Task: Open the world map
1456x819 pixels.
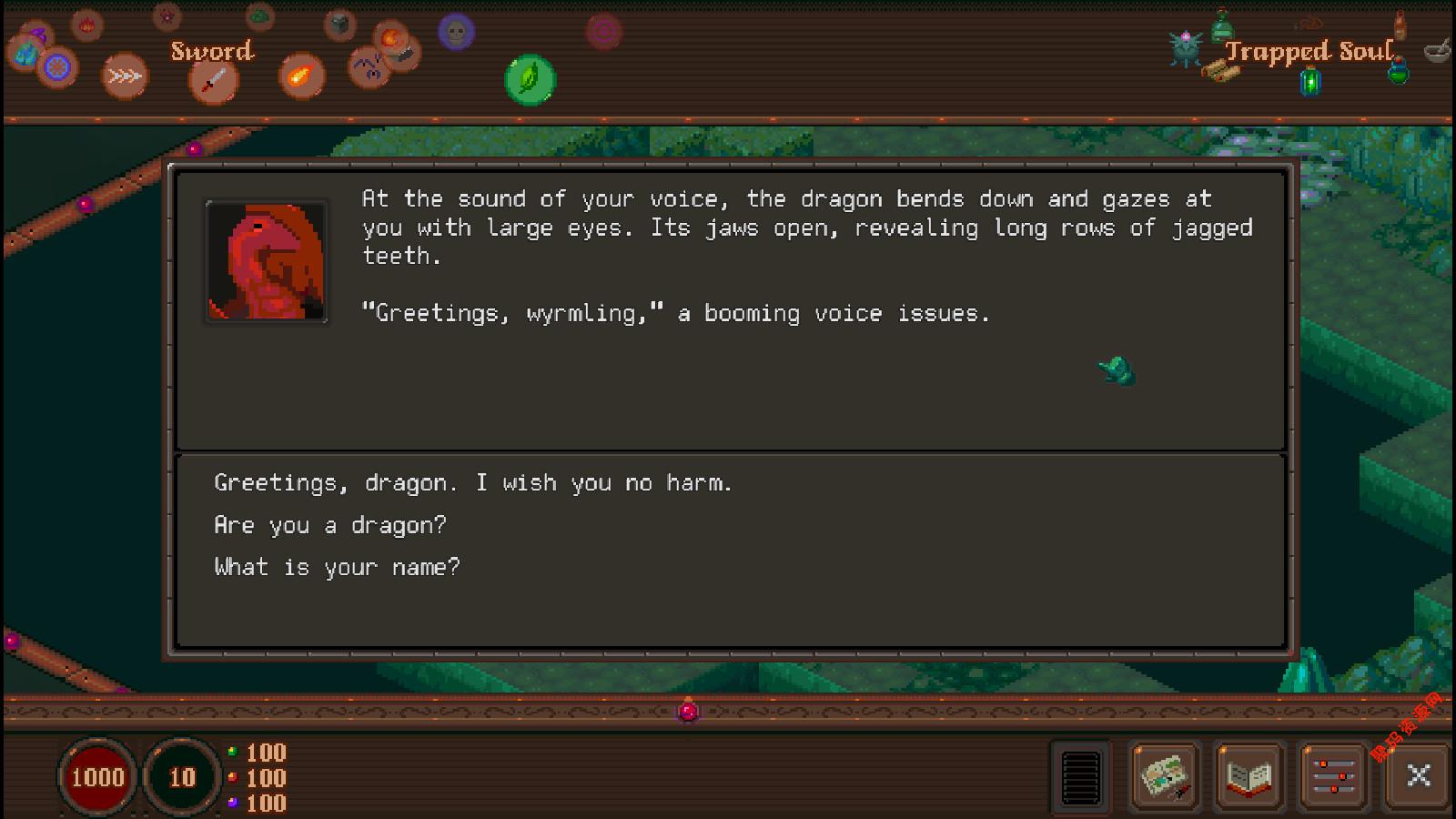Action: 1165,776
